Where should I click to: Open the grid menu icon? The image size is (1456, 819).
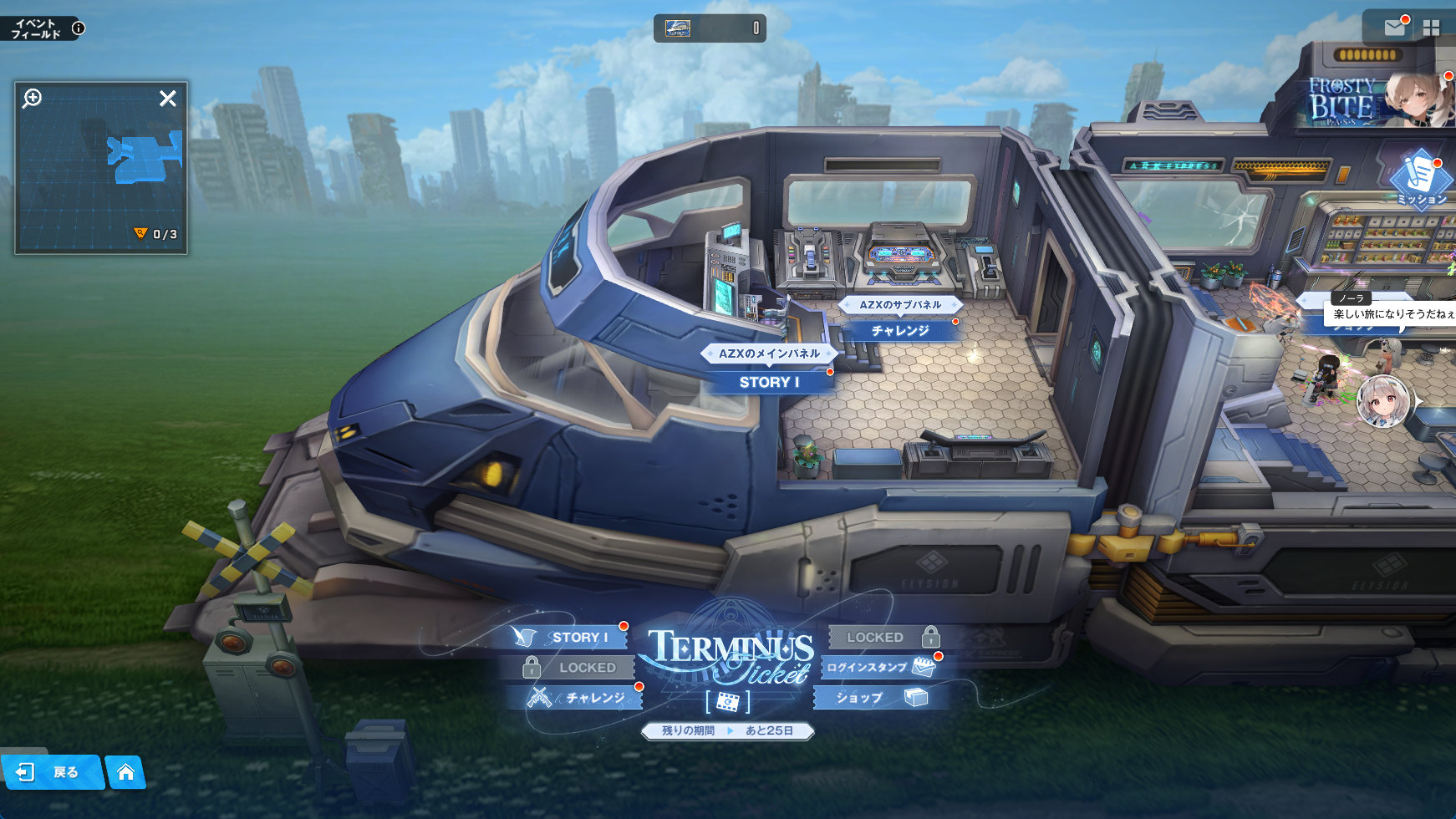[x=1432, y=28]
